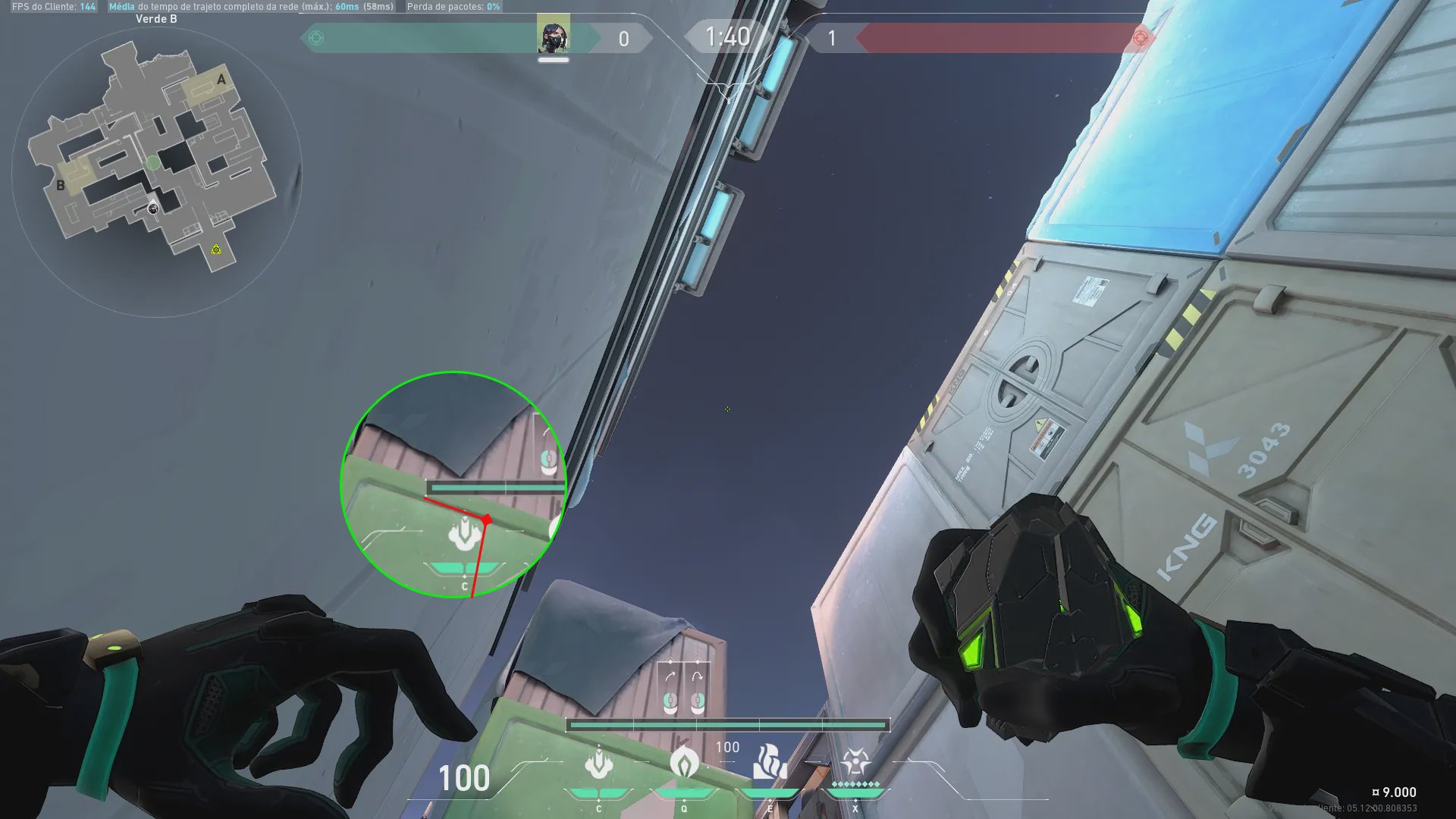The width and height of the screenshot is (1456, 819).
Task: Activate the Snake Bite ability icon
Action: point(598,764)
